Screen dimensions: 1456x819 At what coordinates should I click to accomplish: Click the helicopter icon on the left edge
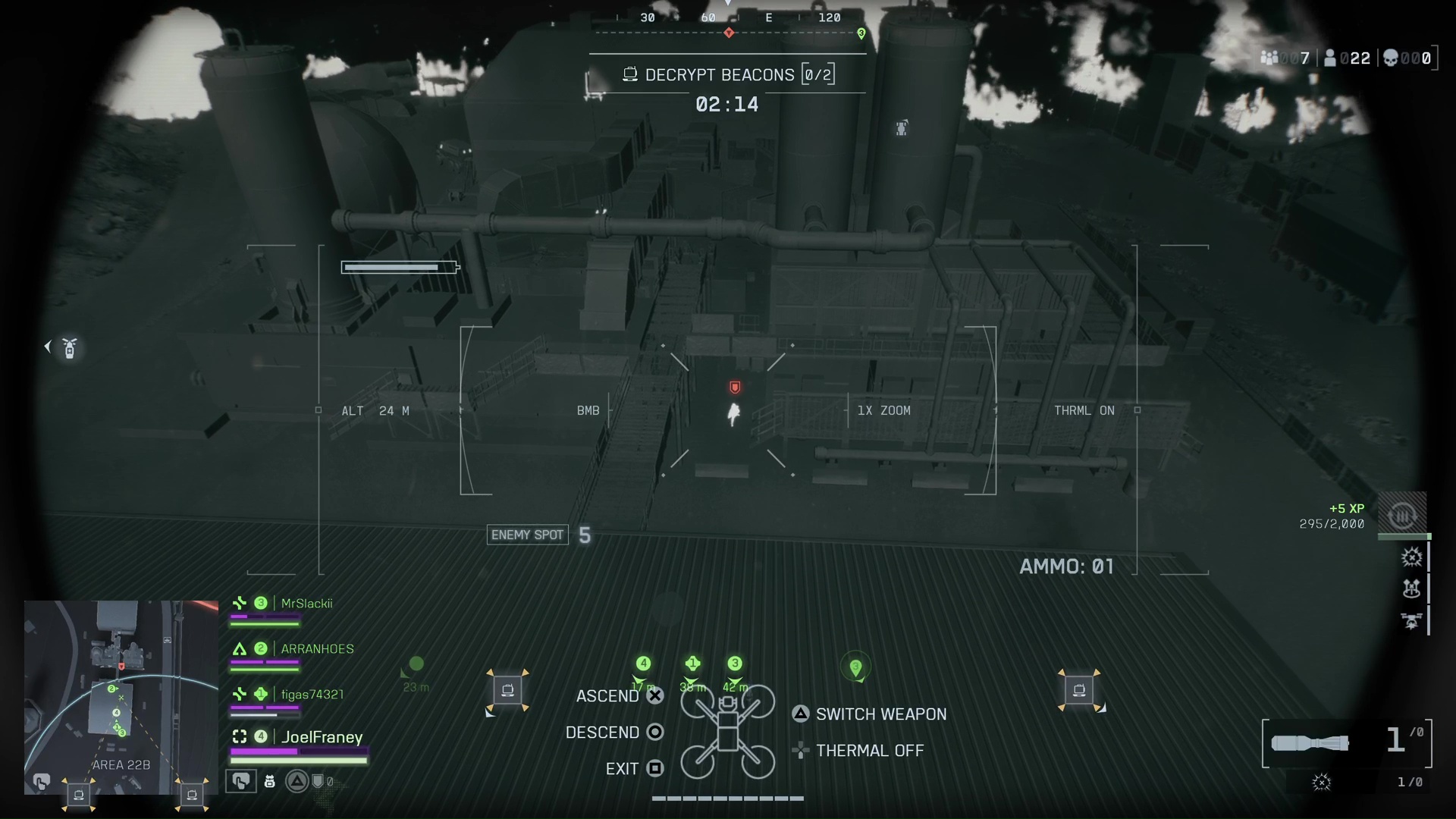(69, 348)
